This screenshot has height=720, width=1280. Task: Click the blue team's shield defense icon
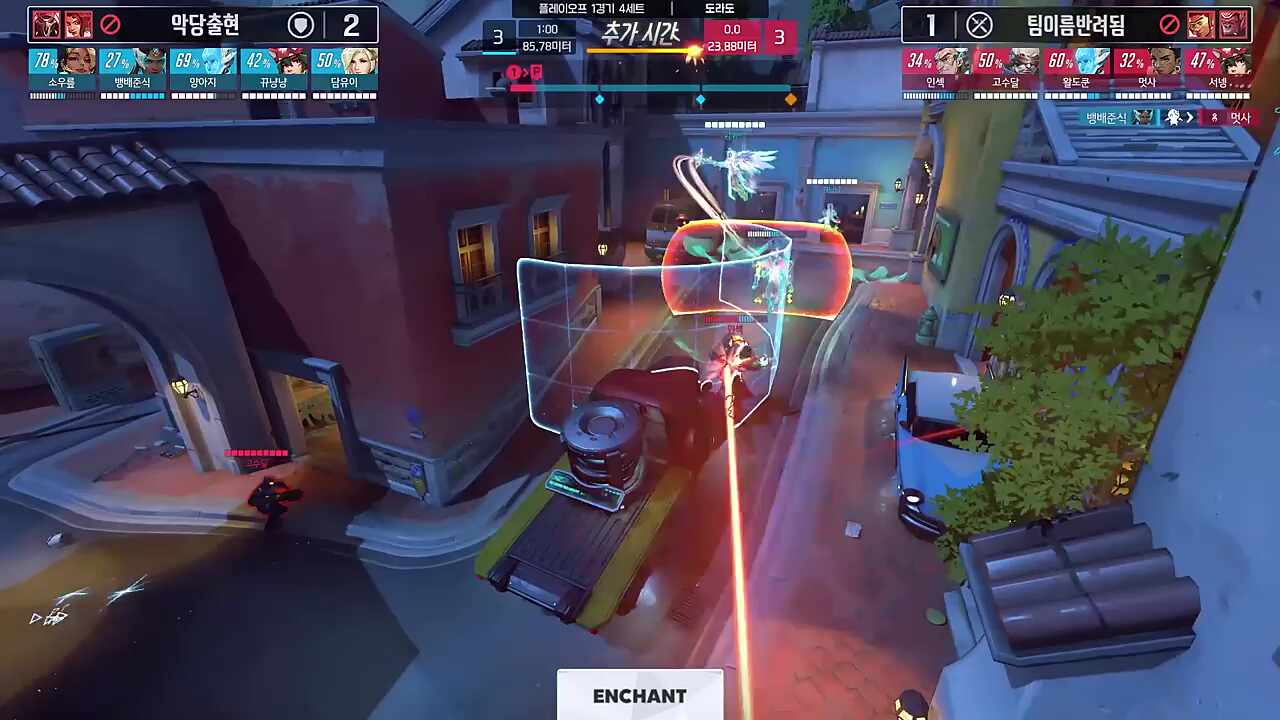click(301, 25)
